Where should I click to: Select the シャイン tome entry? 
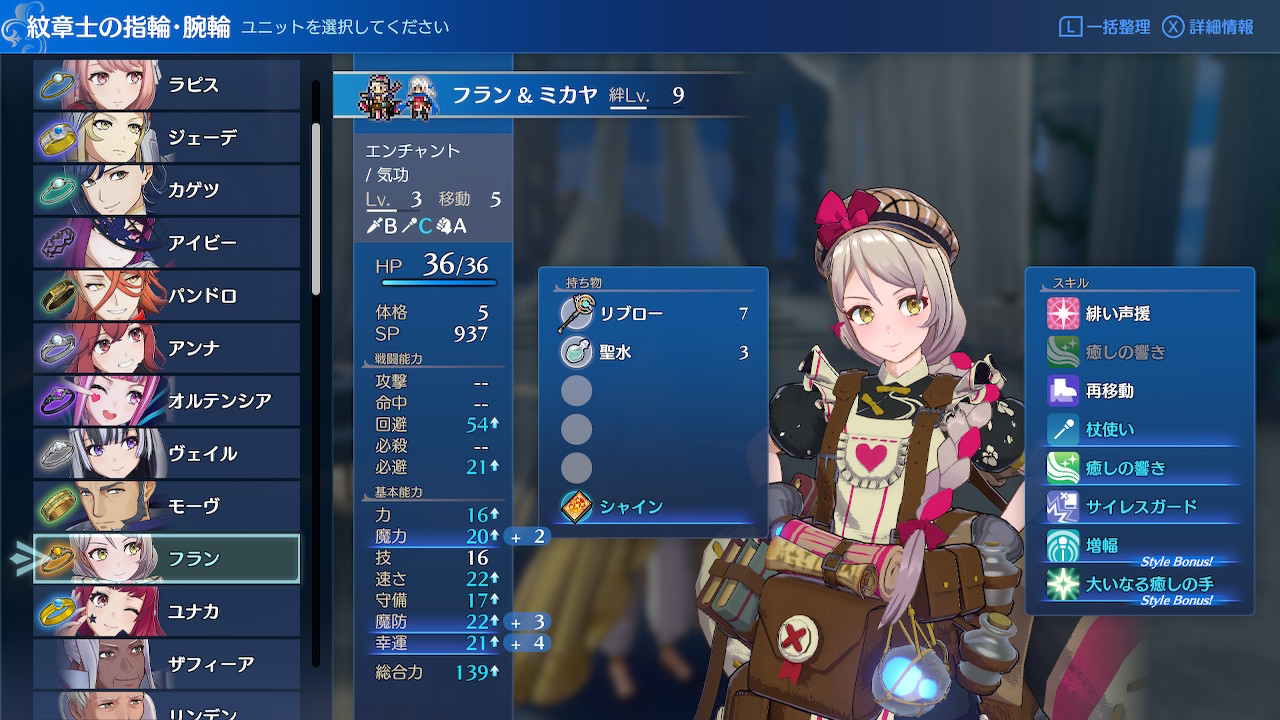point(653,507)
